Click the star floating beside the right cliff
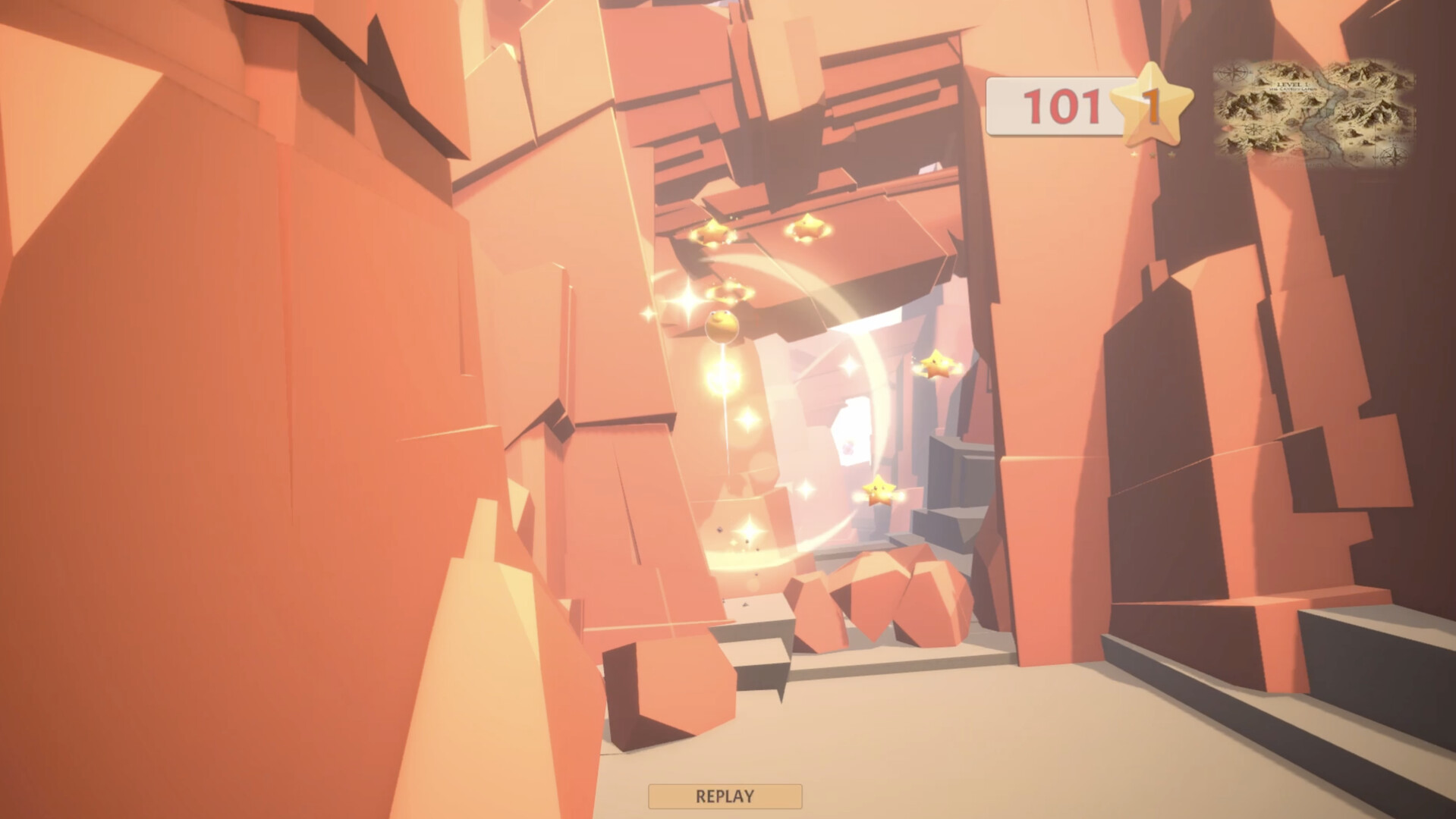Screen dimensions: 1456x819 point(937,366)
